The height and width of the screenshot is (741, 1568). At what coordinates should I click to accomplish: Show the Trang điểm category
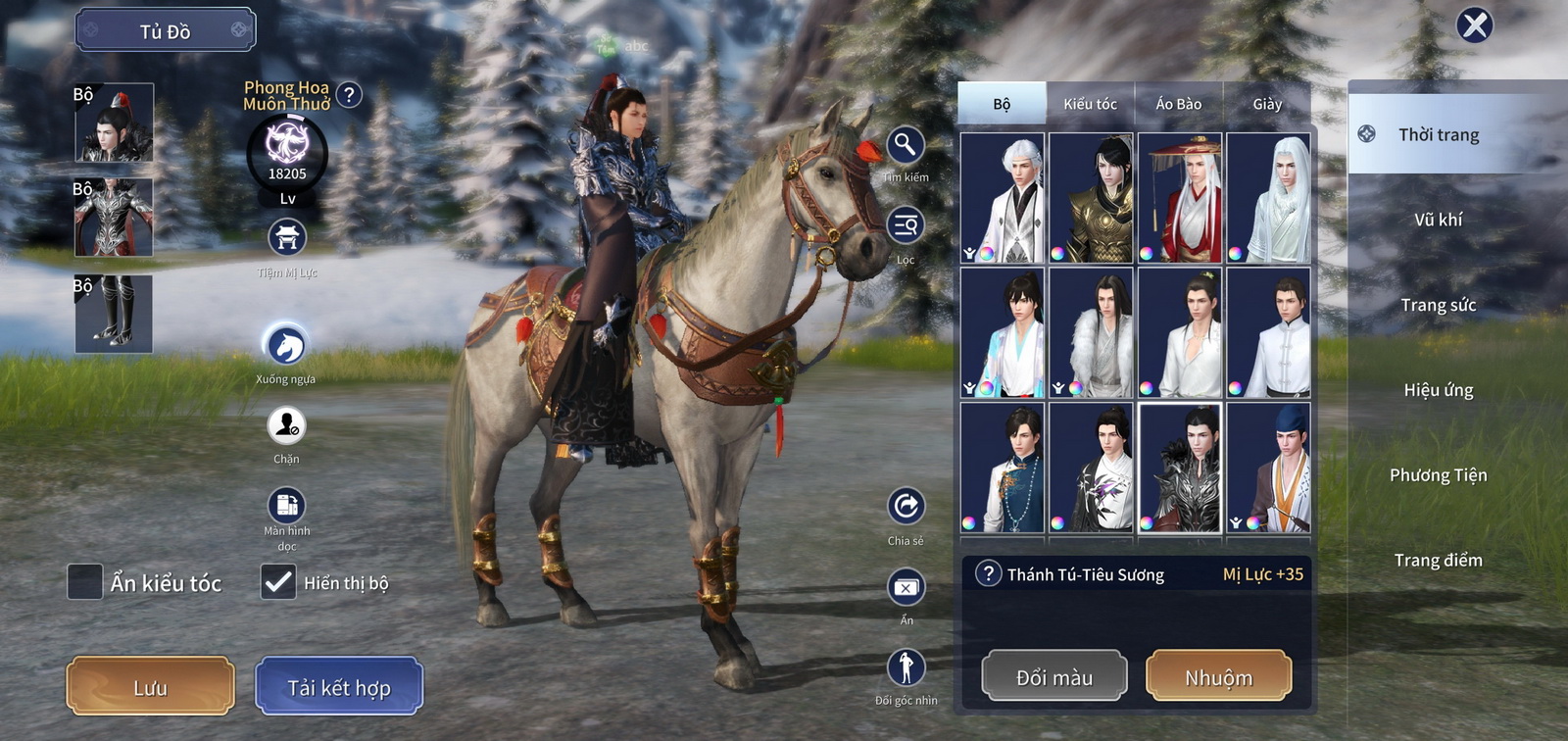tap(1438, 561)
